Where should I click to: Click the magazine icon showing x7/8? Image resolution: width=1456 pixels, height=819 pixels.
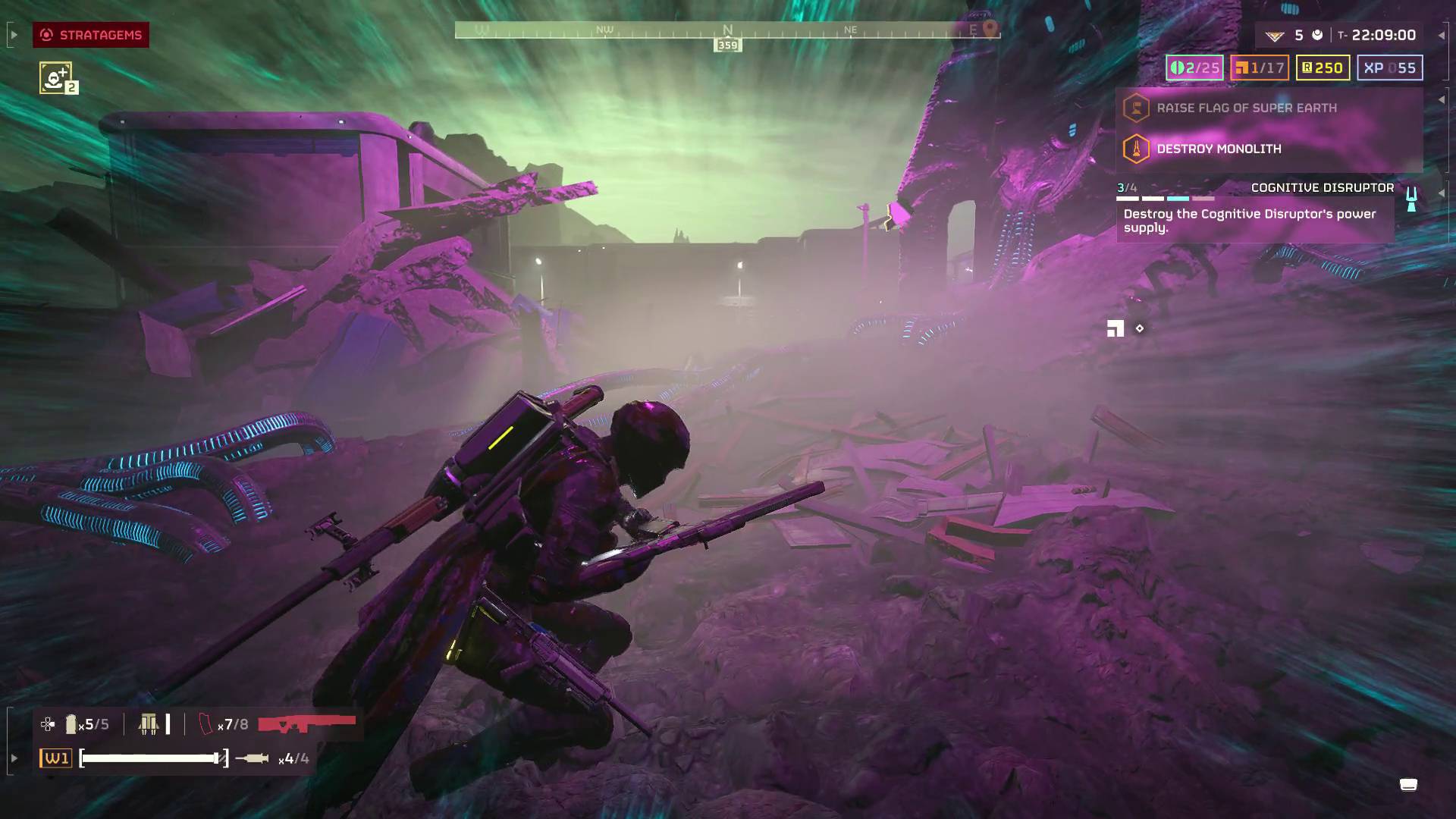tap(205, 723)
